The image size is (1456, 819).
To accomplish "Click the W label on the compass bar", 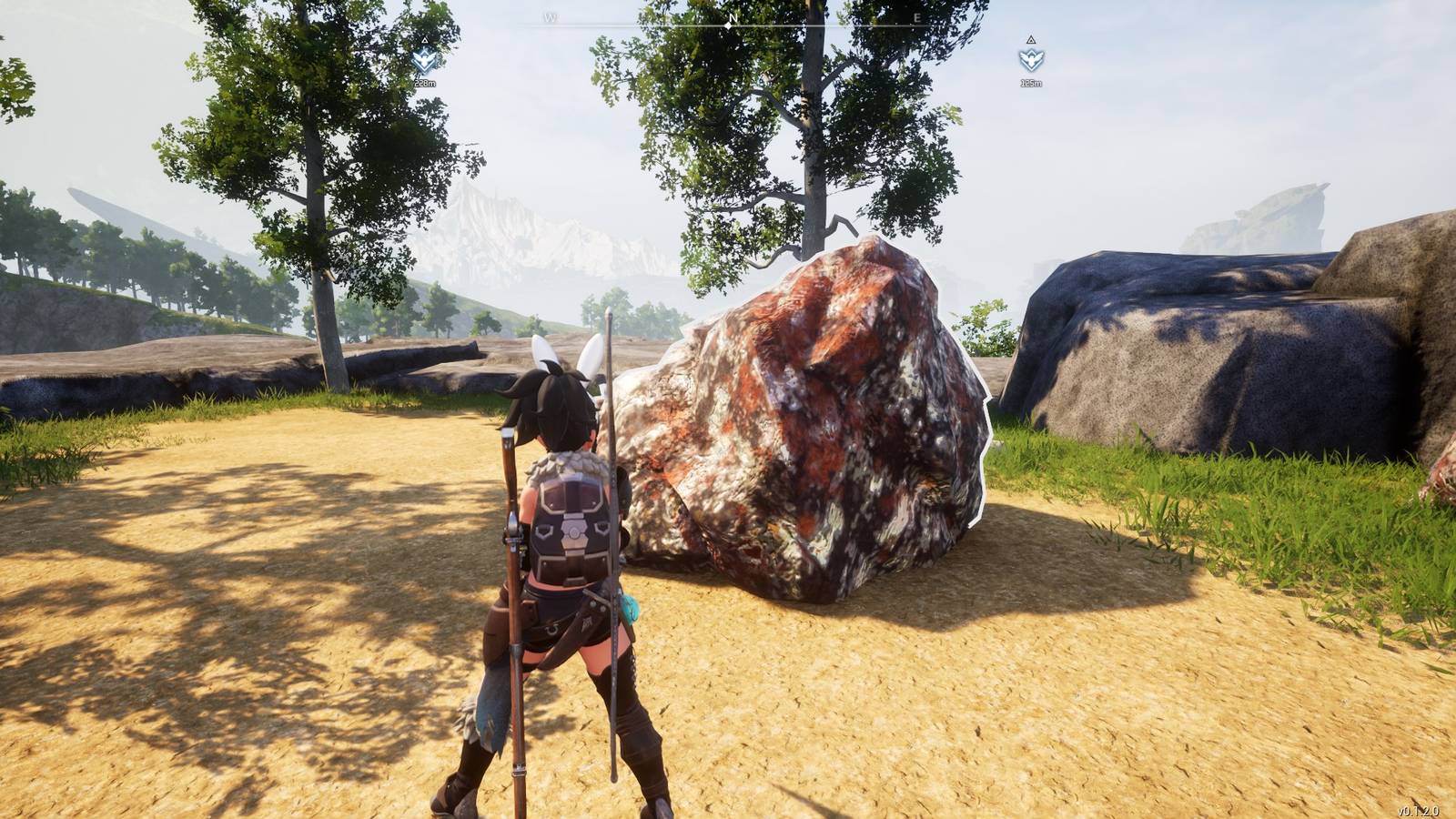I will click(548, 15).
